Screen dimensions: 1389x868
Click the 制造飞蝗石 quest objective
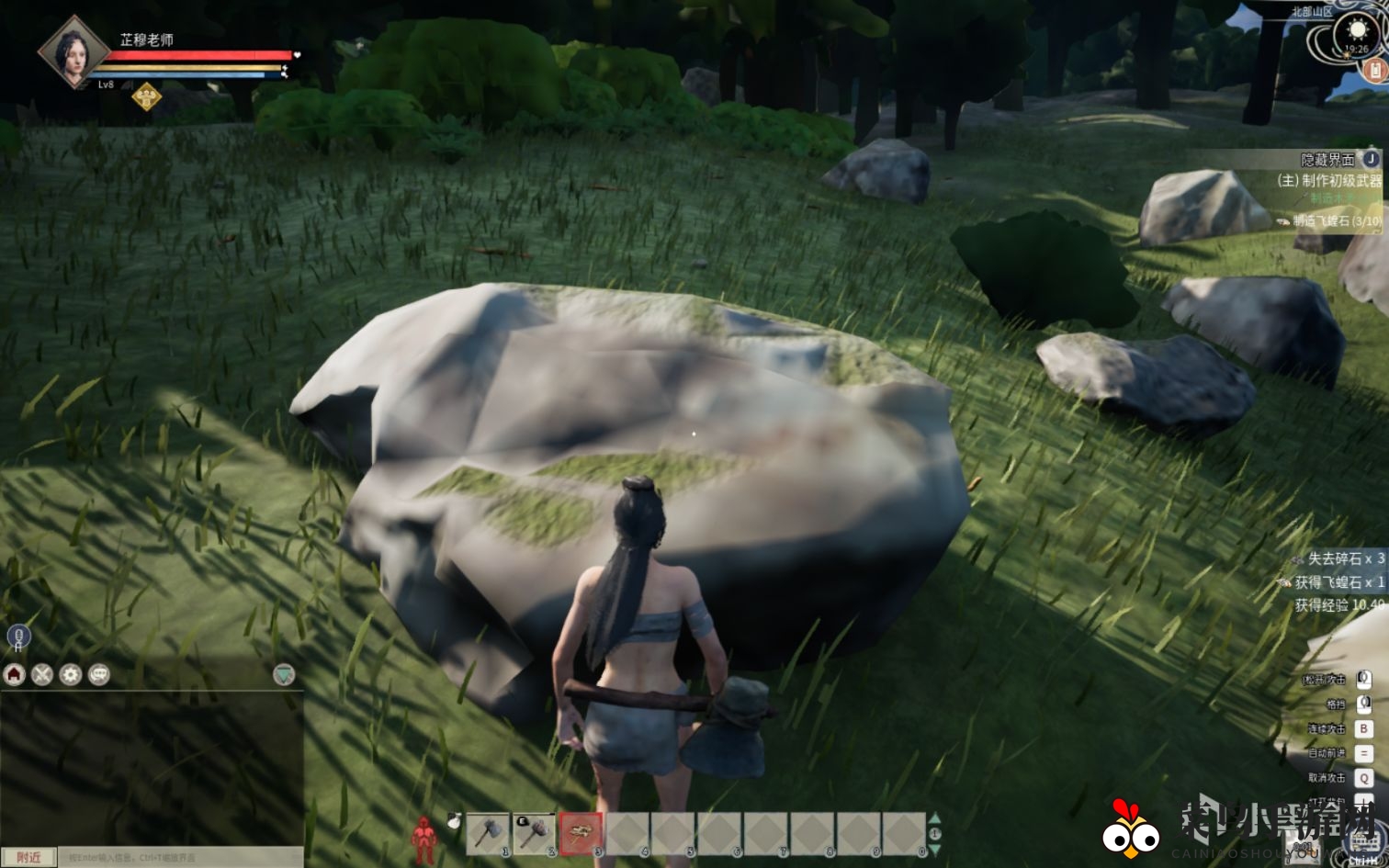[1336, 220]
